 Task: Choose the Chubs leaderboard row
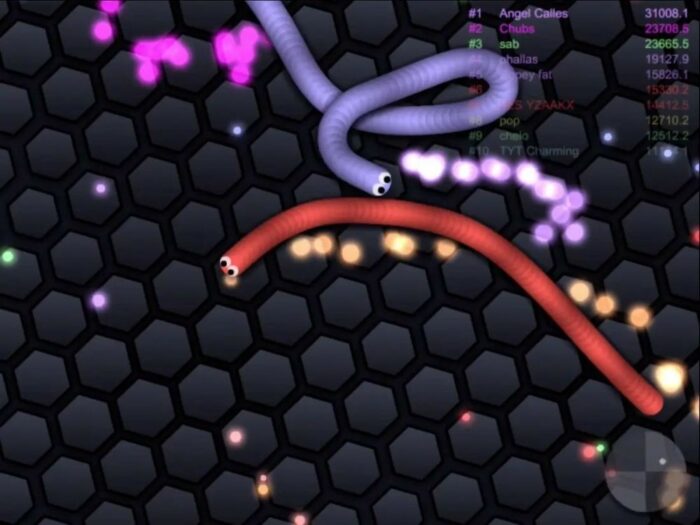point(516,29)
